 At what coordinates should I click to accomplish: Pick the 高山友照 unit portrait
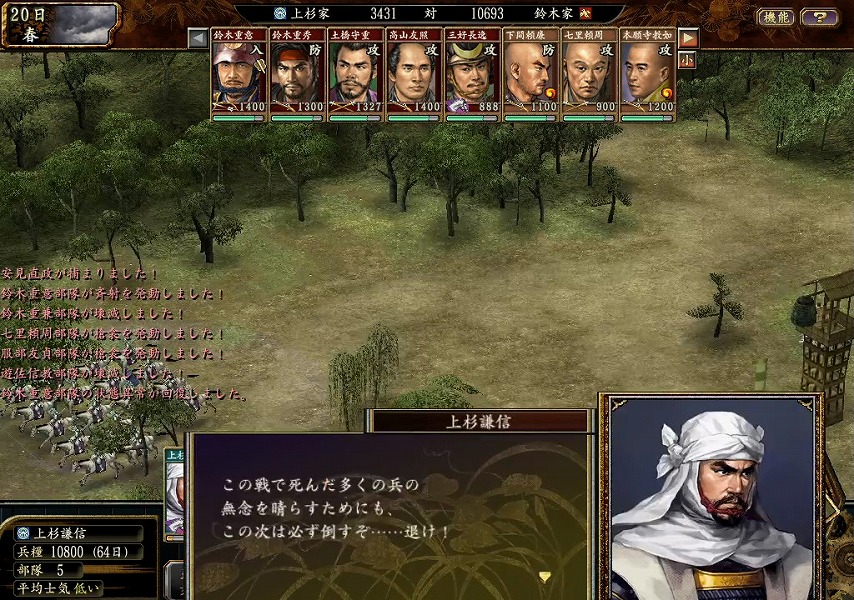pyautogui.click(x=414, y=75)
